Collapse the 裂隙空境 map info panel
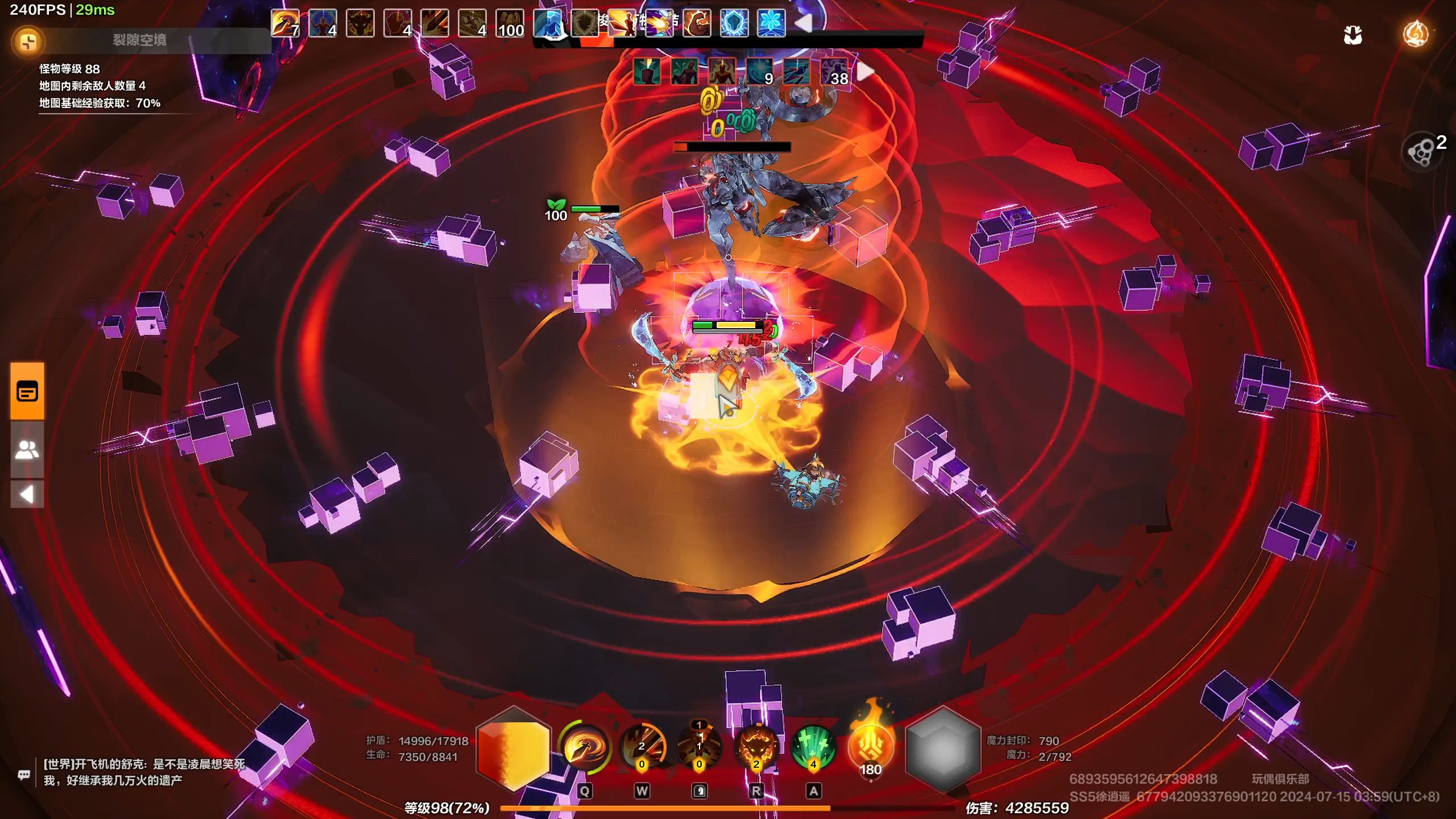Screen dimensions: 1456x819 (x=28, y=42)
